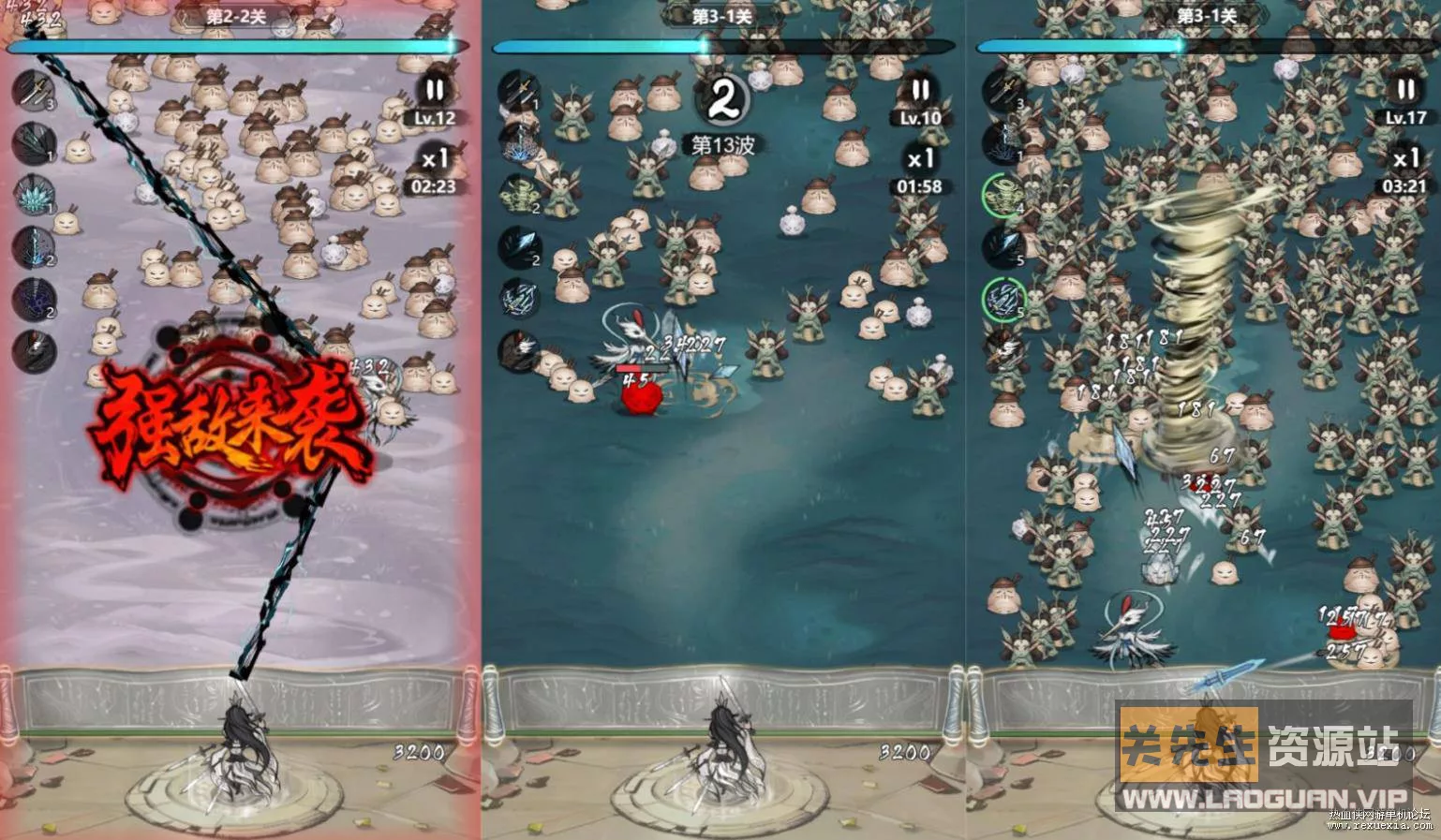Select the ice crystal cluster skill icon
This screenshot has height=840, width=1441.
tap(34, 195)
